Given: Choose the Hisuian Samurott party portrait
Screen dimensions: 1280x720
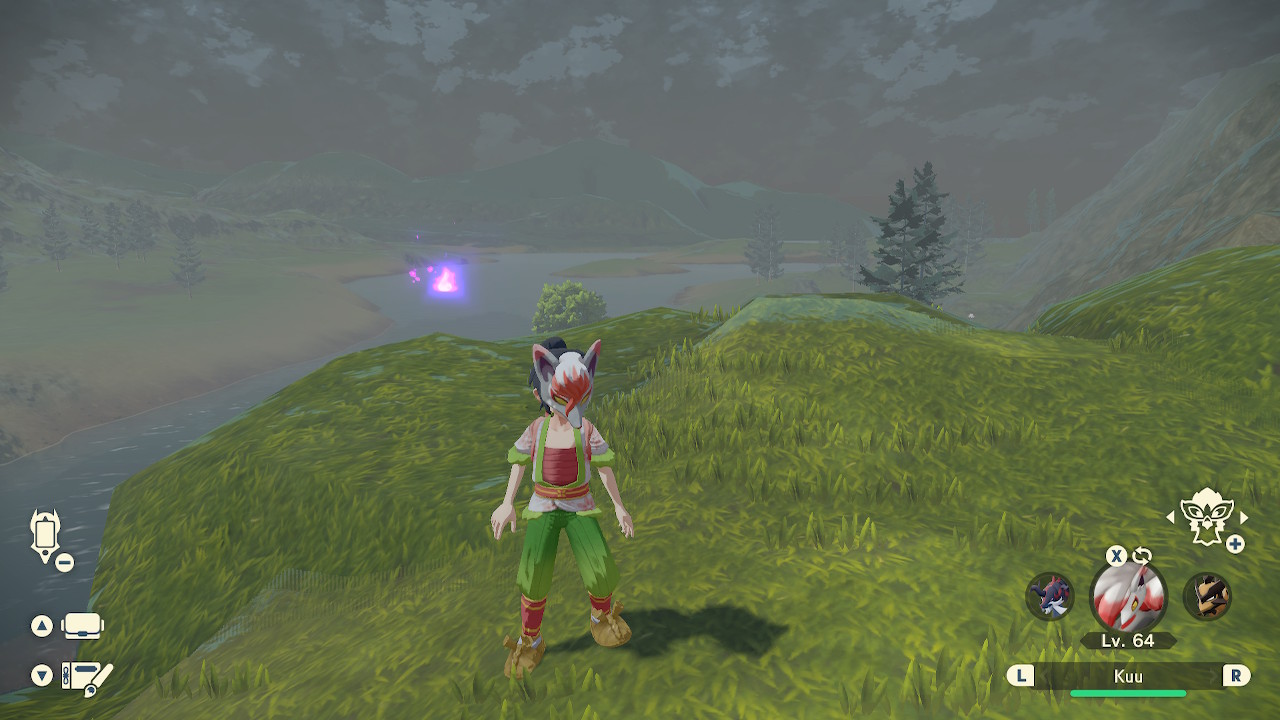Looking at the screenshot, I should point(1050,597).
